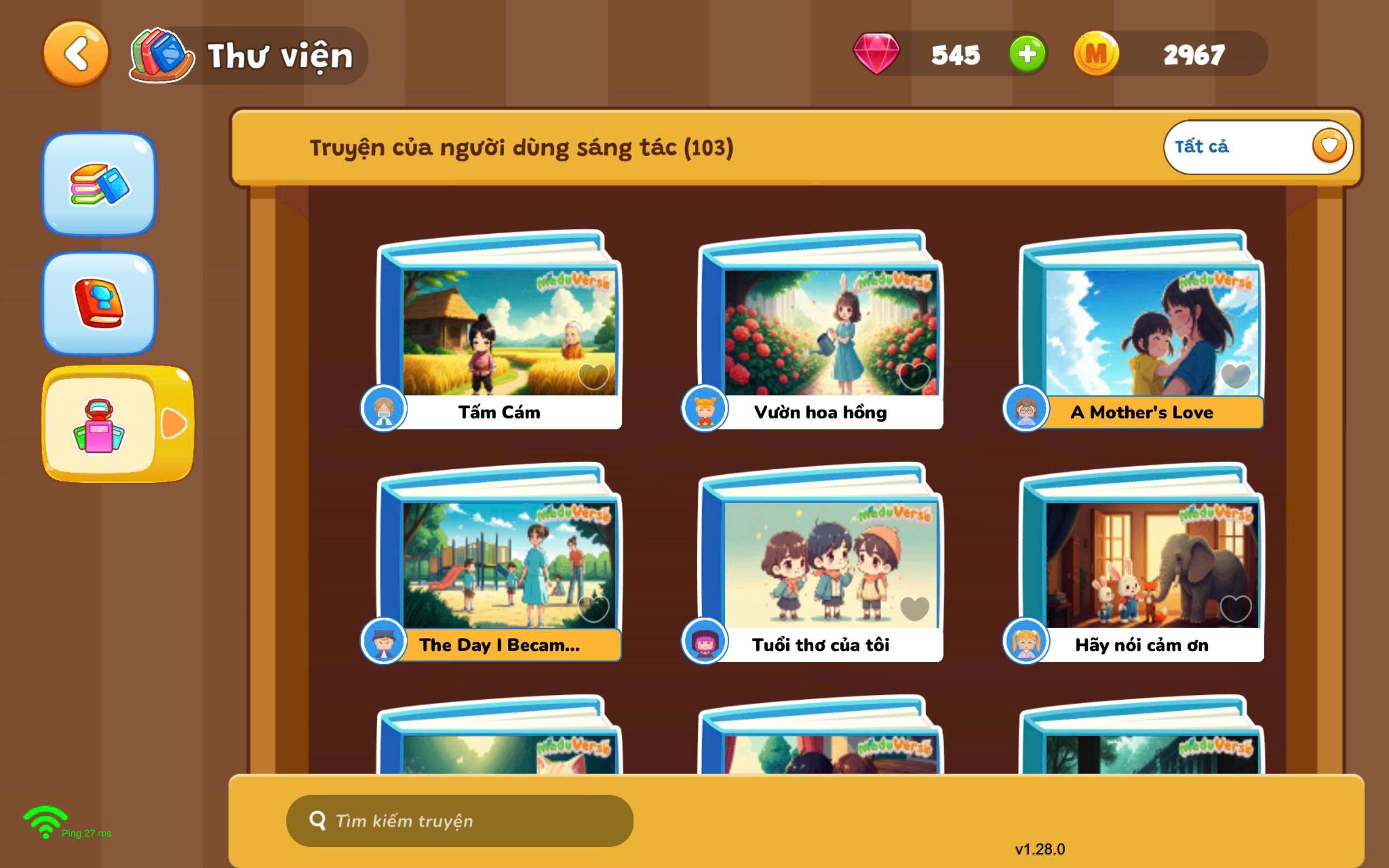Screen dimensions: 1389x868
Task: Open the 'Tất cả' filter dropdown
Action: (x=1257, y=146)
